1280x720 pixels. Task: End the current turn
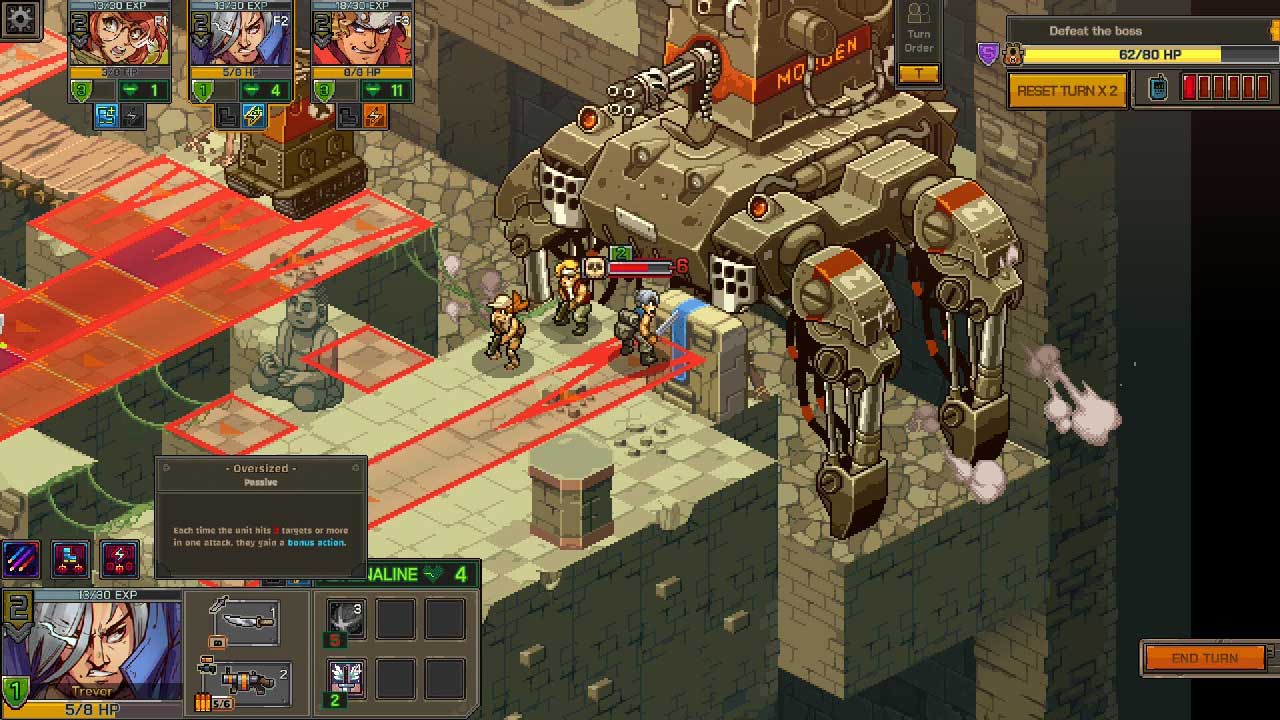[x=1205, y=658]
